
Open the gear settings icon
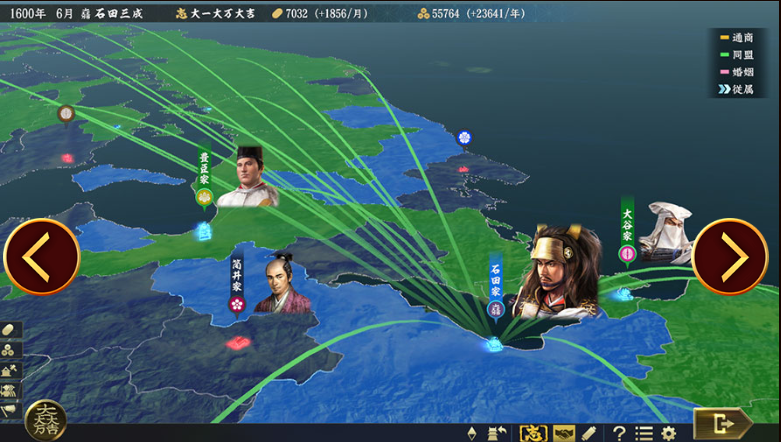click(668, 433)
